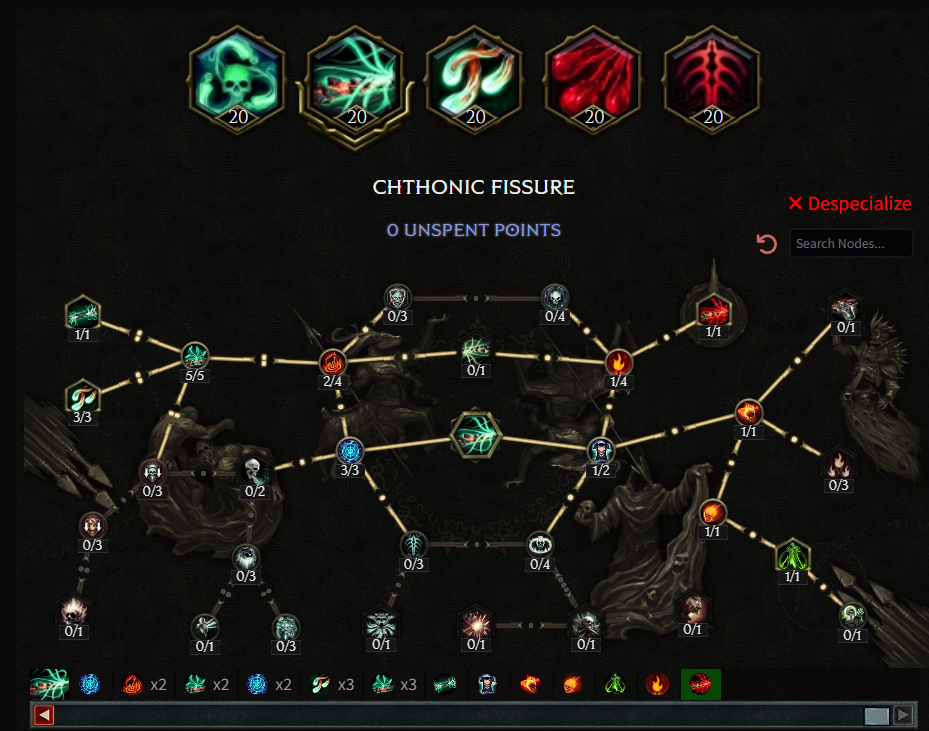Select the green skull skill icon
The image size is (929, 731).
point(237,80)
